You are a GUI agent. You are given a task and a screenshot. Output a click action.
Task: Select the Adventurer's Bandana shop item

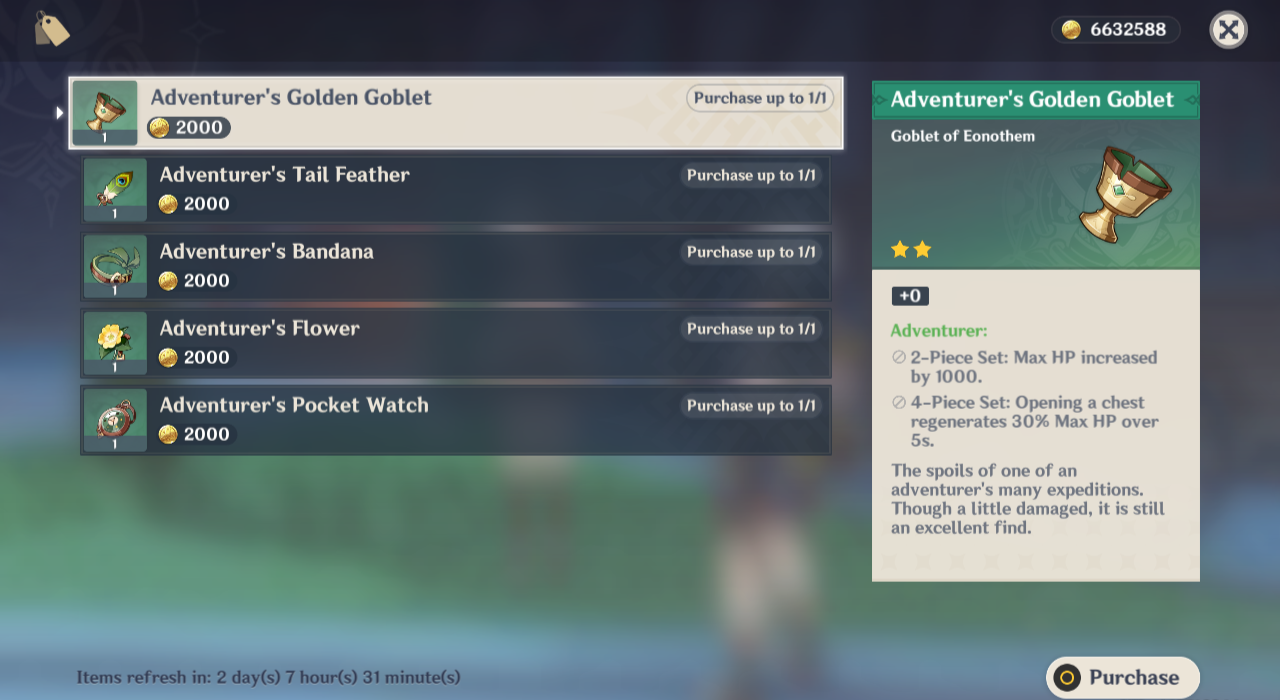[455, 267]
